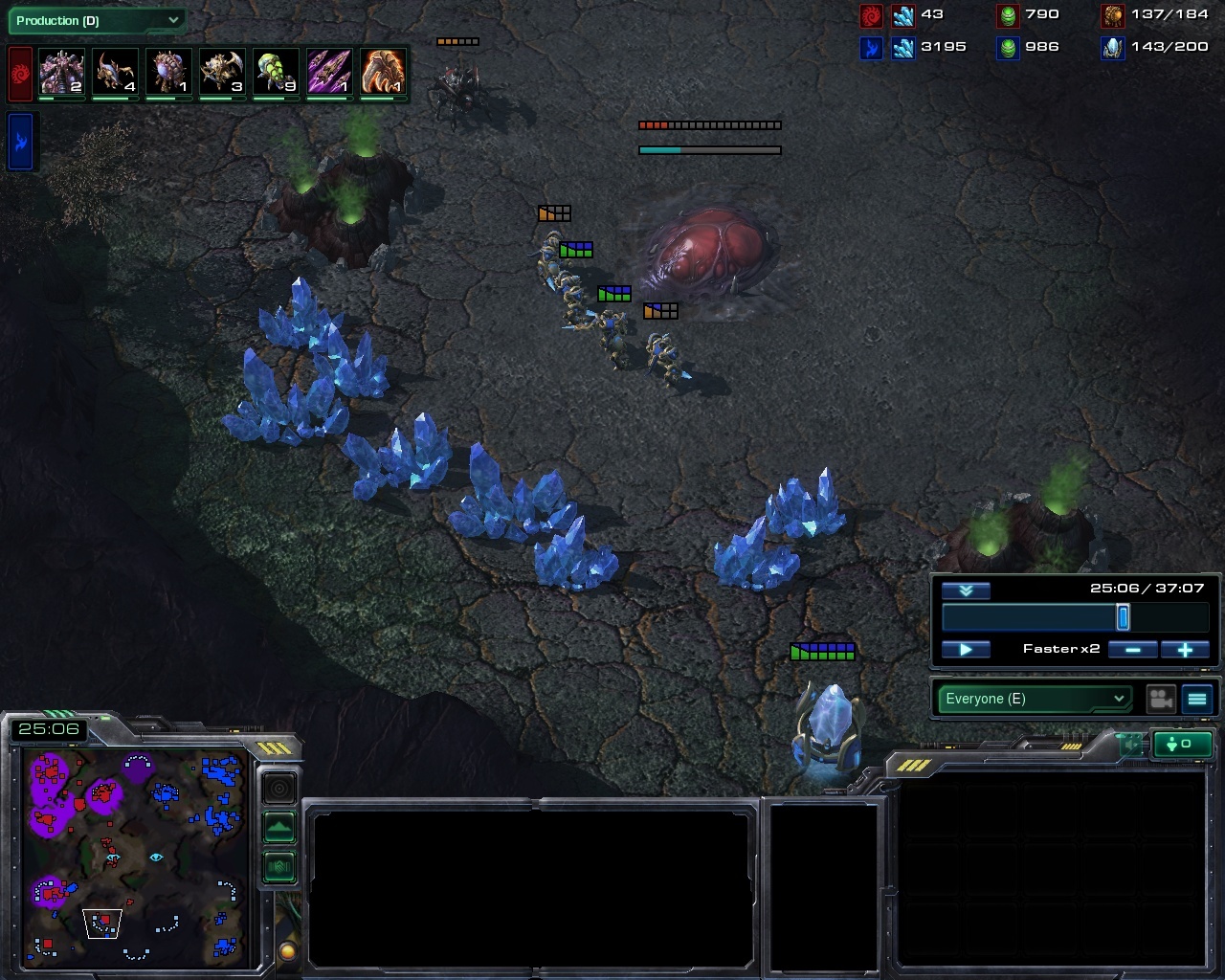
Task: Increase replay speed with plus button
Action: 1185,650
